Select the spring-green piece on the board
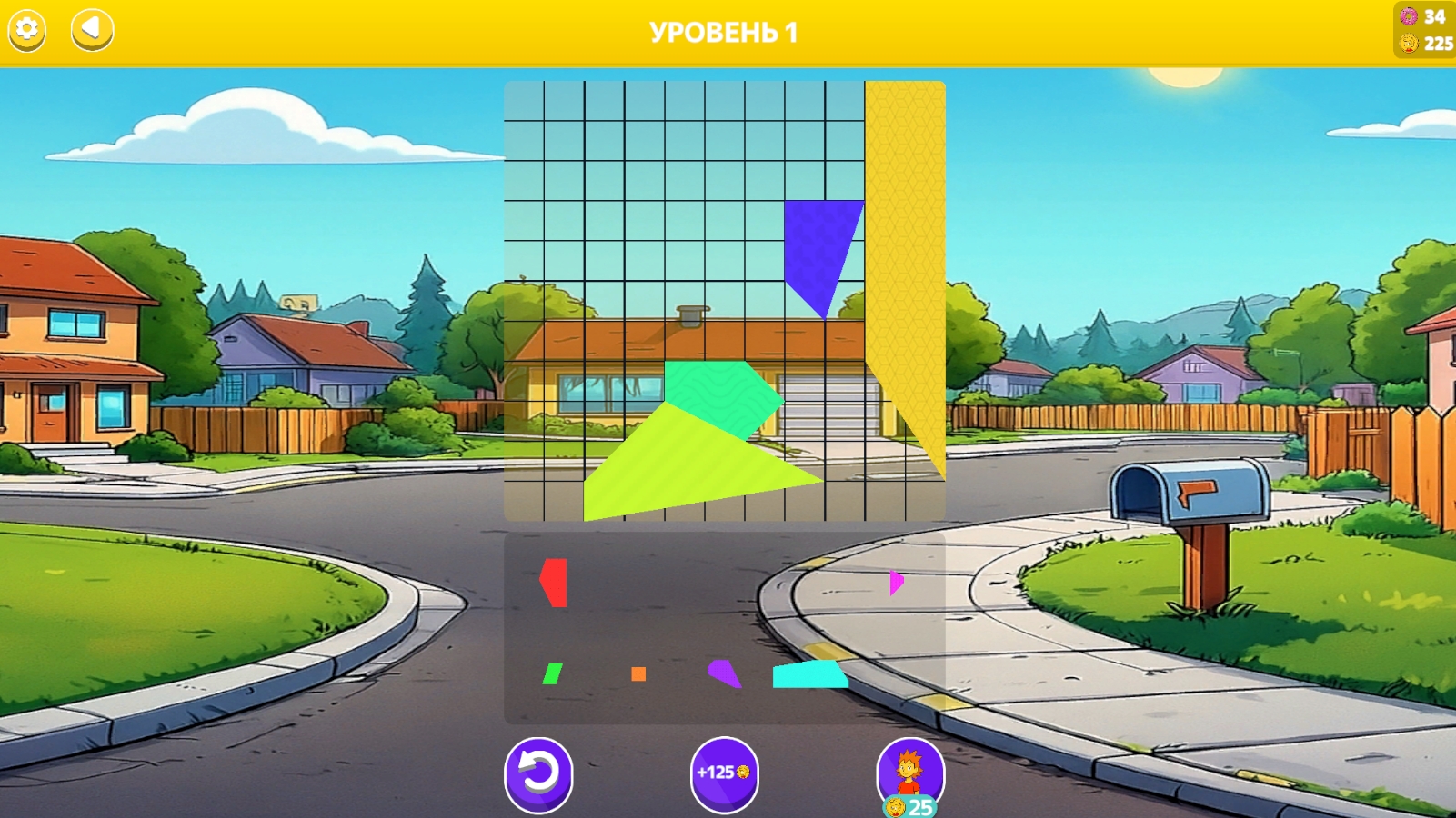 point(718,386)
